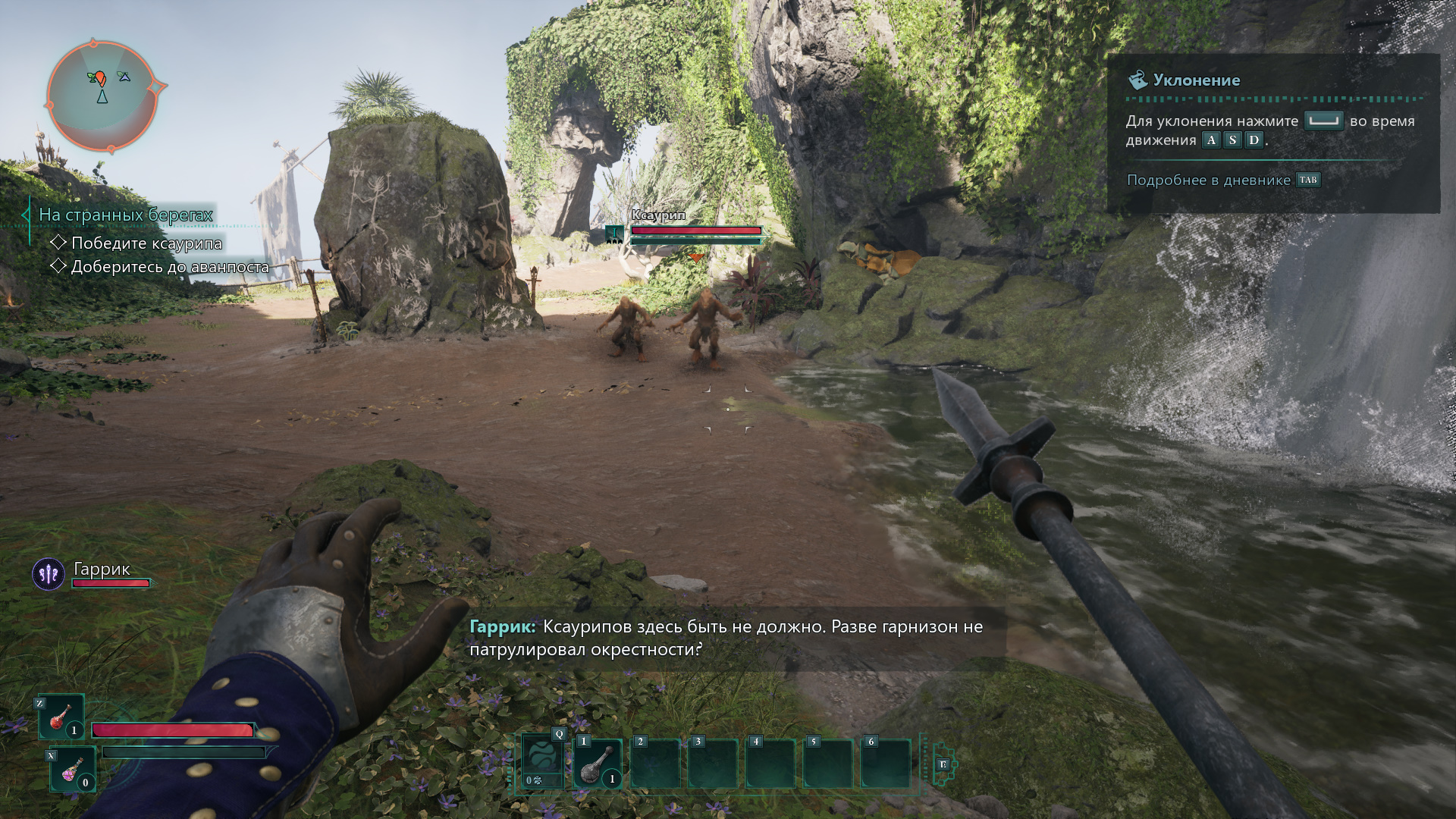
Task: Click the circular minimap
Action: pyautogui.click(x=102, y=96)
